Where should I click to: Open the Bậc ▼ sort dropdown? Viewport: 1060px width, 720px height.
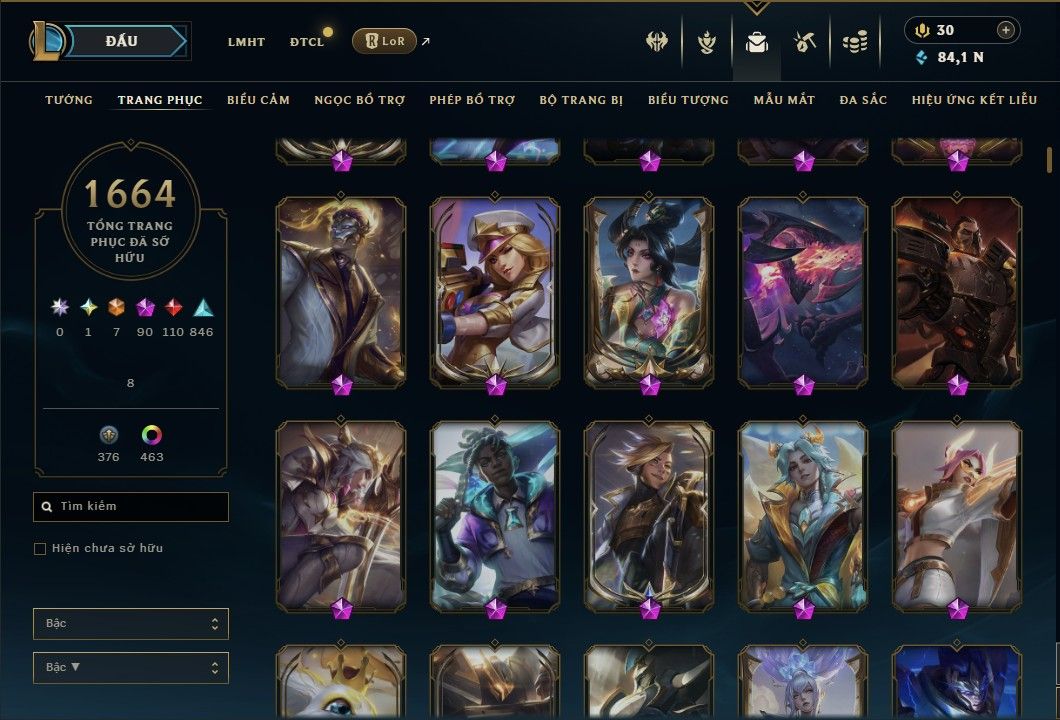tap(131, 667)
